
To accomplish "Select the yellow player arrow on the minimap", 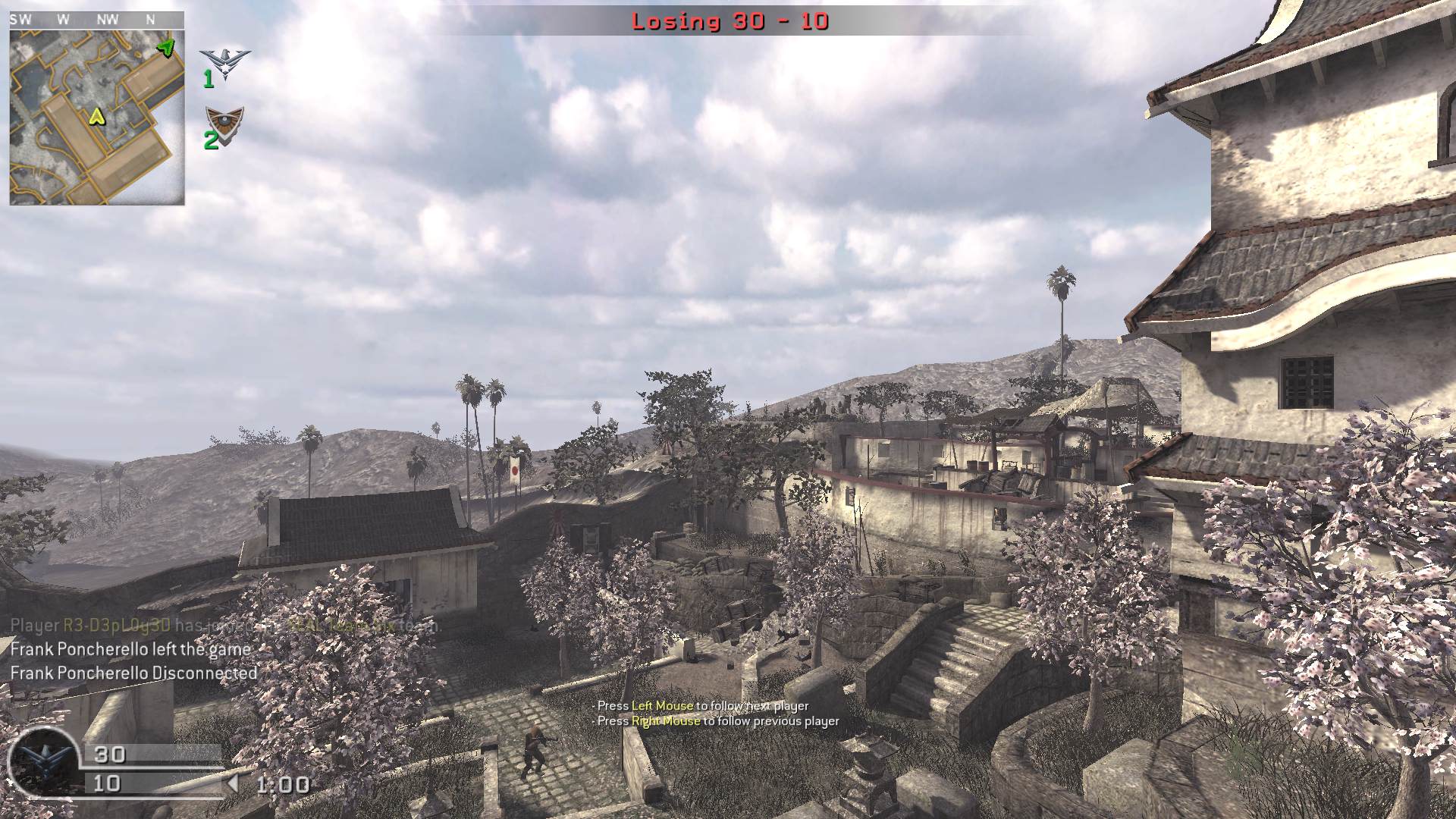I will point(96,116).
